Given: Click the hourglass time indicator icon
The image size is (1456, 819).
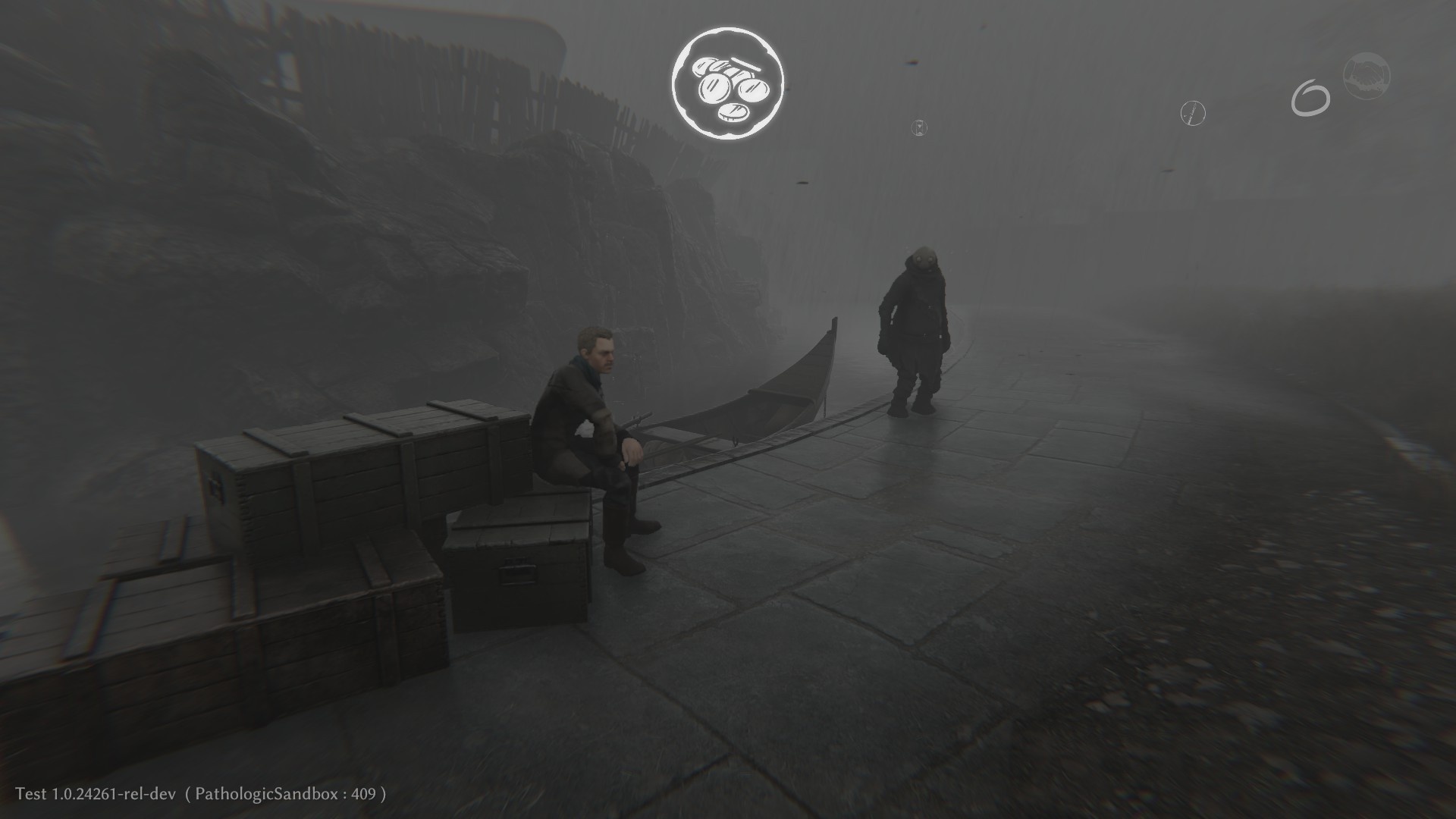Looking at the screenshot, I should (x=918, y=127).
